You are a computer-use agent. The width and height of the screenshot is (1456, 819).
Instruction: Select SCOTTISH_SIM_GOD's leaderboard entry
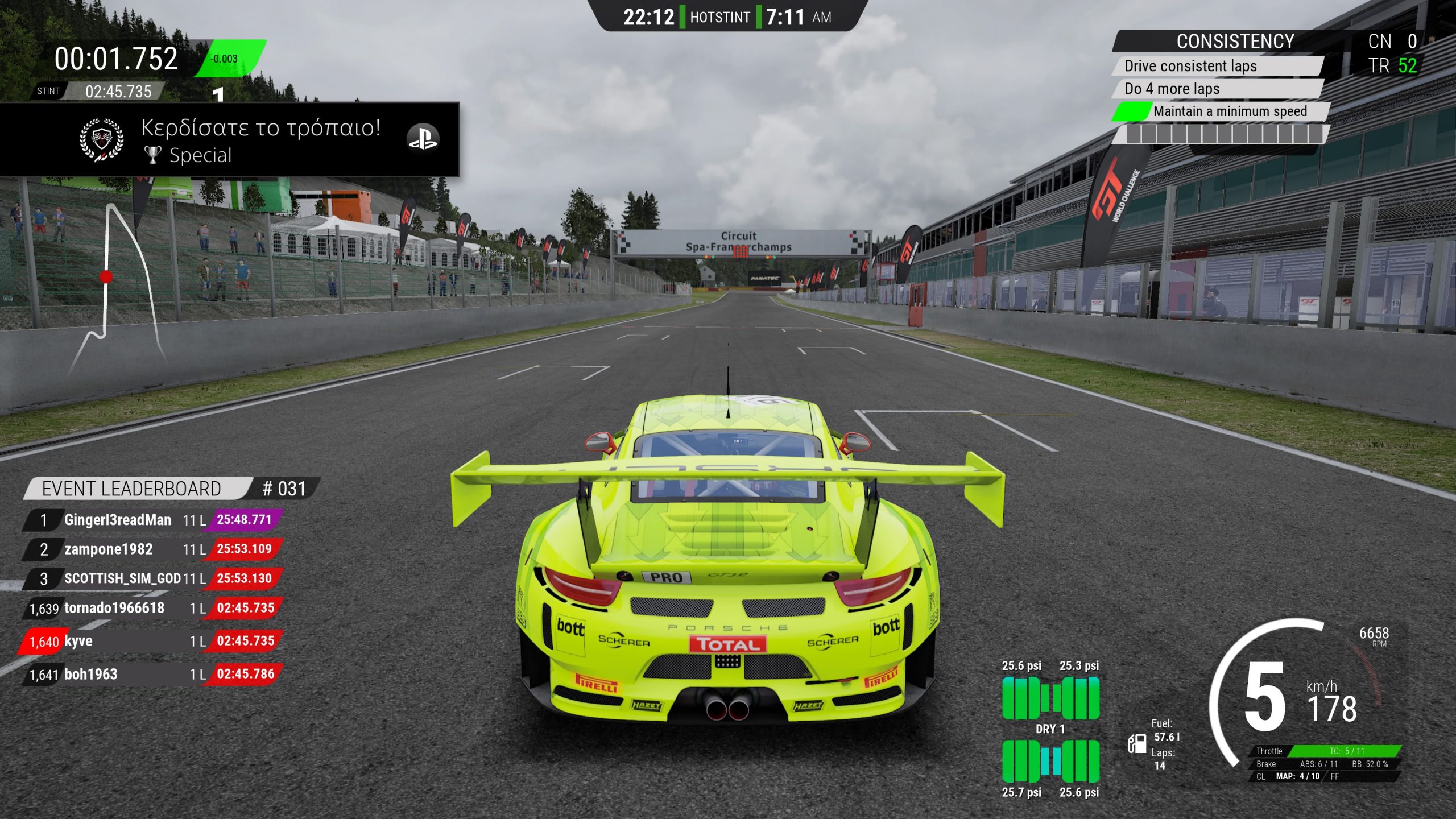(x=152, y=579)
